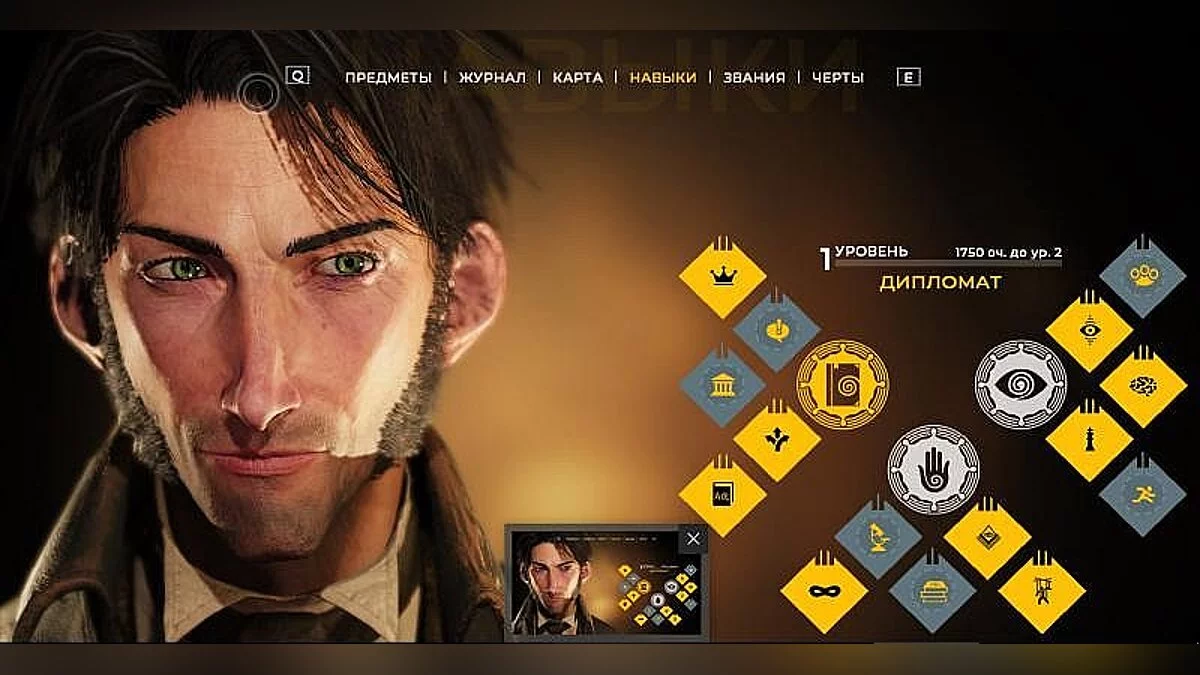Choose the running man skill diamond
Viewport: 1200px width, 675px height.
coord(1143,494)
